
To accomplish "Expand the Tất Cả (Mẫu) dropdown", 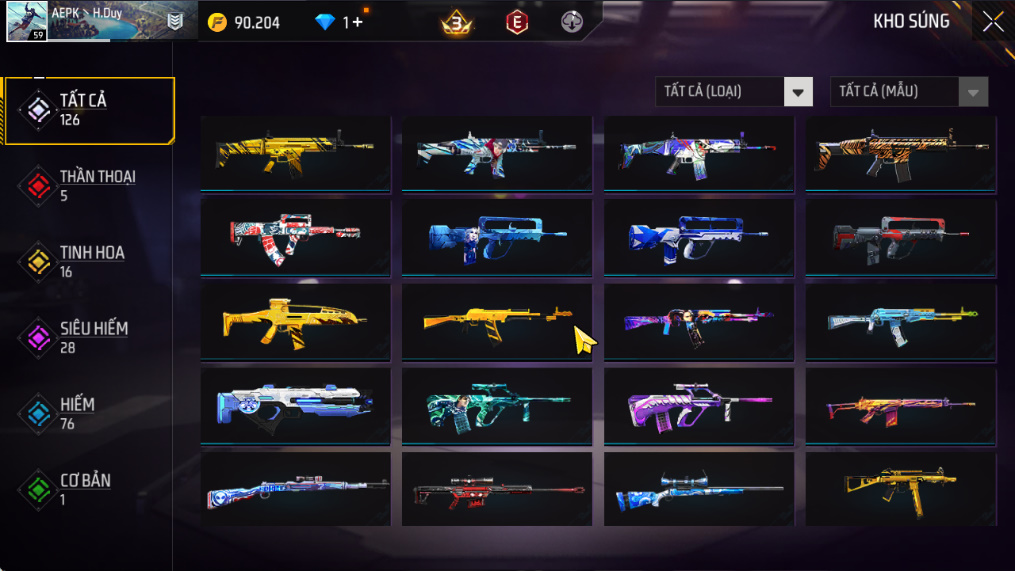I will click(908, 92).
